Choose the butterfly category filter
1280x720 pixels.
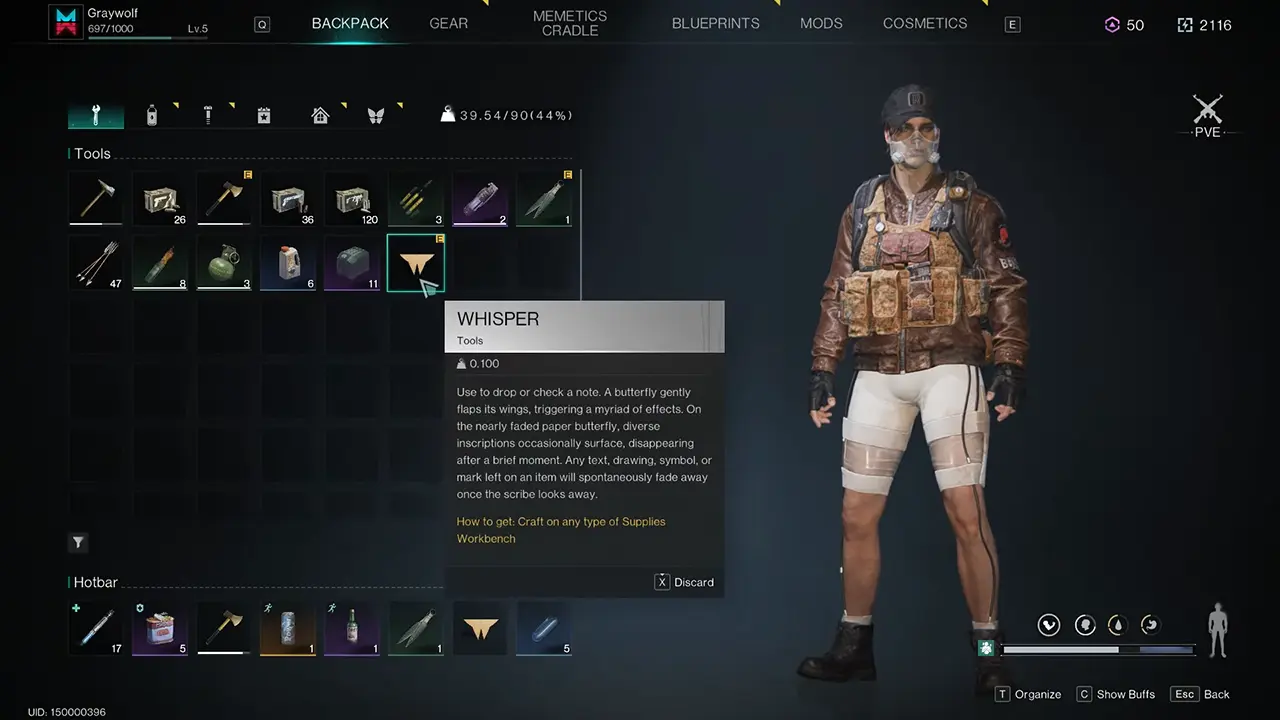pos(376,115)
